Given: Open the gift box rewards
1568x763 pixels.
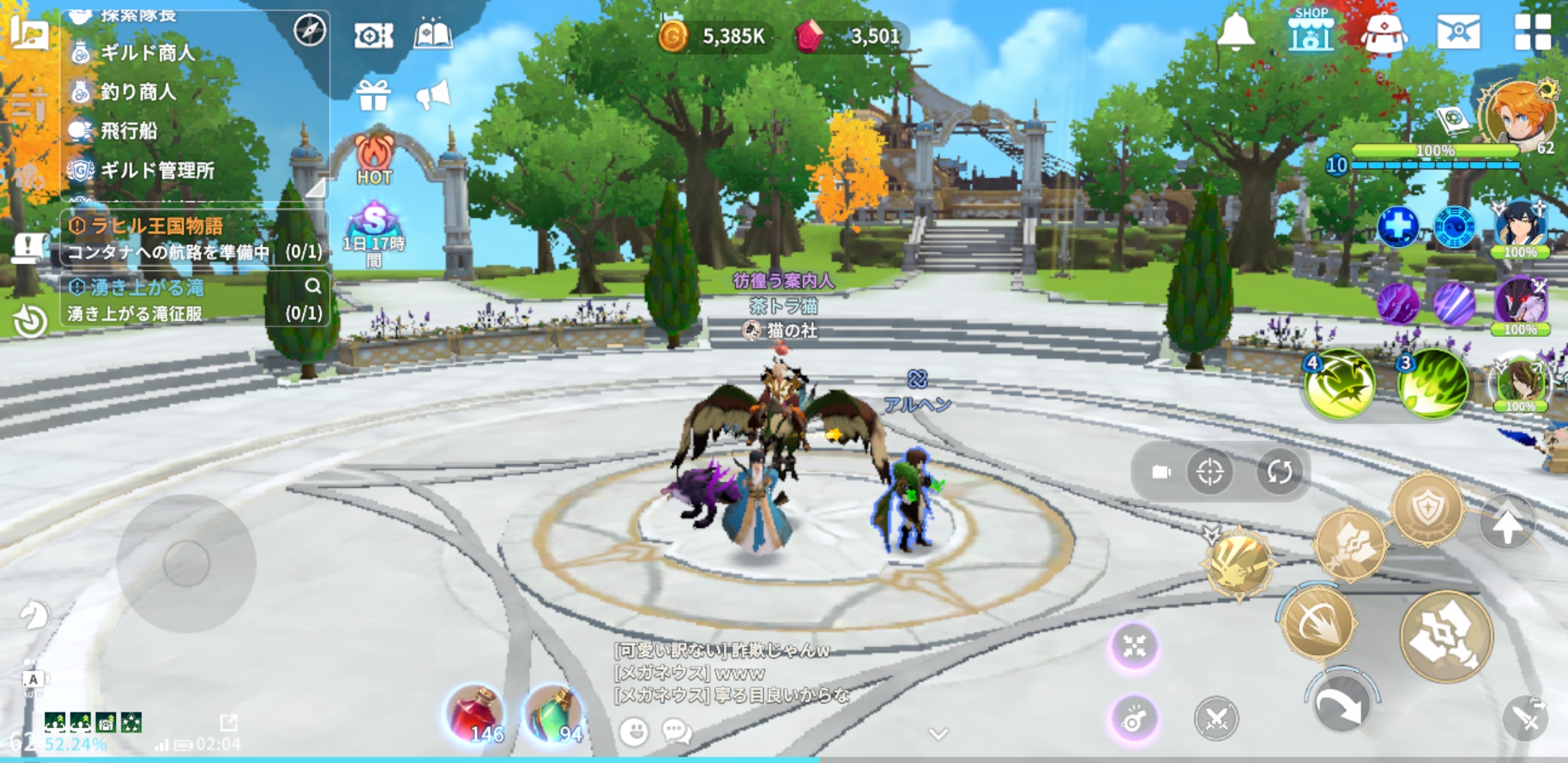Looking at the screenshot, I should pyautogui.click(x=373, y=95).
